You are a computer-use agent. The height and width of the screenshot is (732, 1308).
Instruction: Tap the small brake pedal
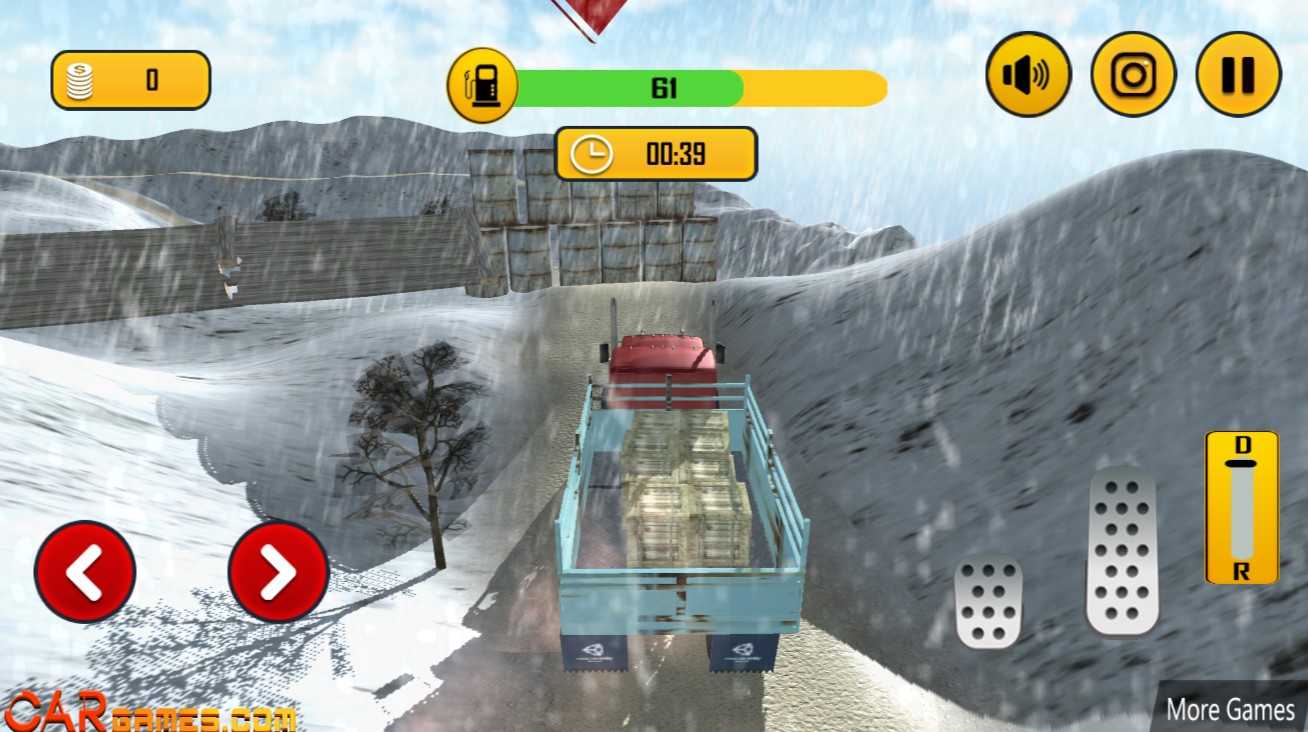988,602
